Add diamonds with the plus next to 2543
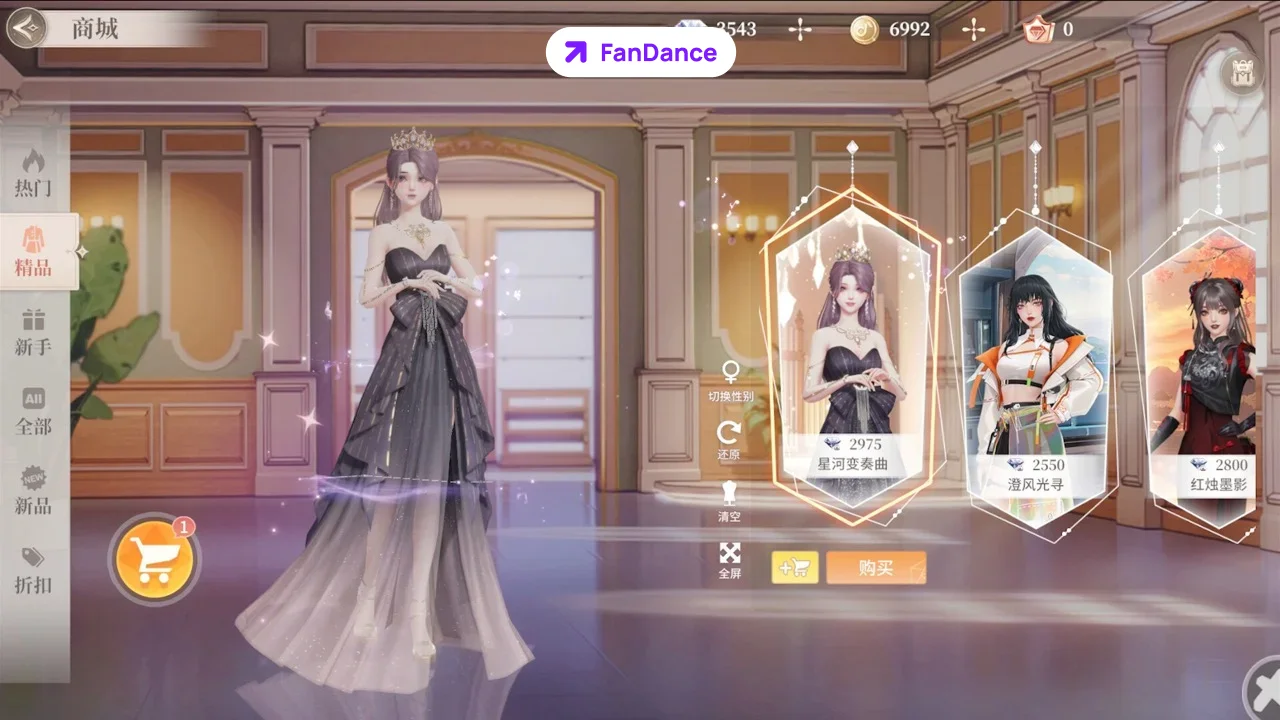1280x720 pixels. point(800,29)
